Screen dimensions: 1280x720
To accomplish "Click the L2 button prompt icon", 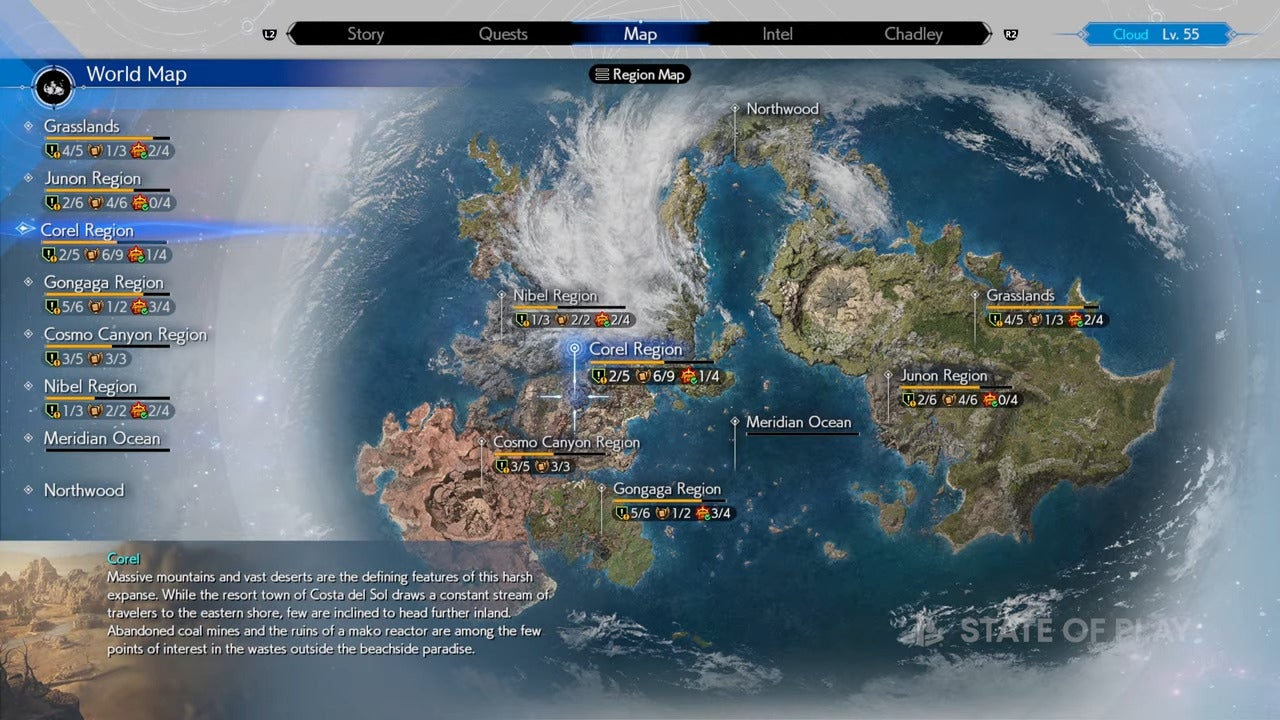I will tap(268, 33).
